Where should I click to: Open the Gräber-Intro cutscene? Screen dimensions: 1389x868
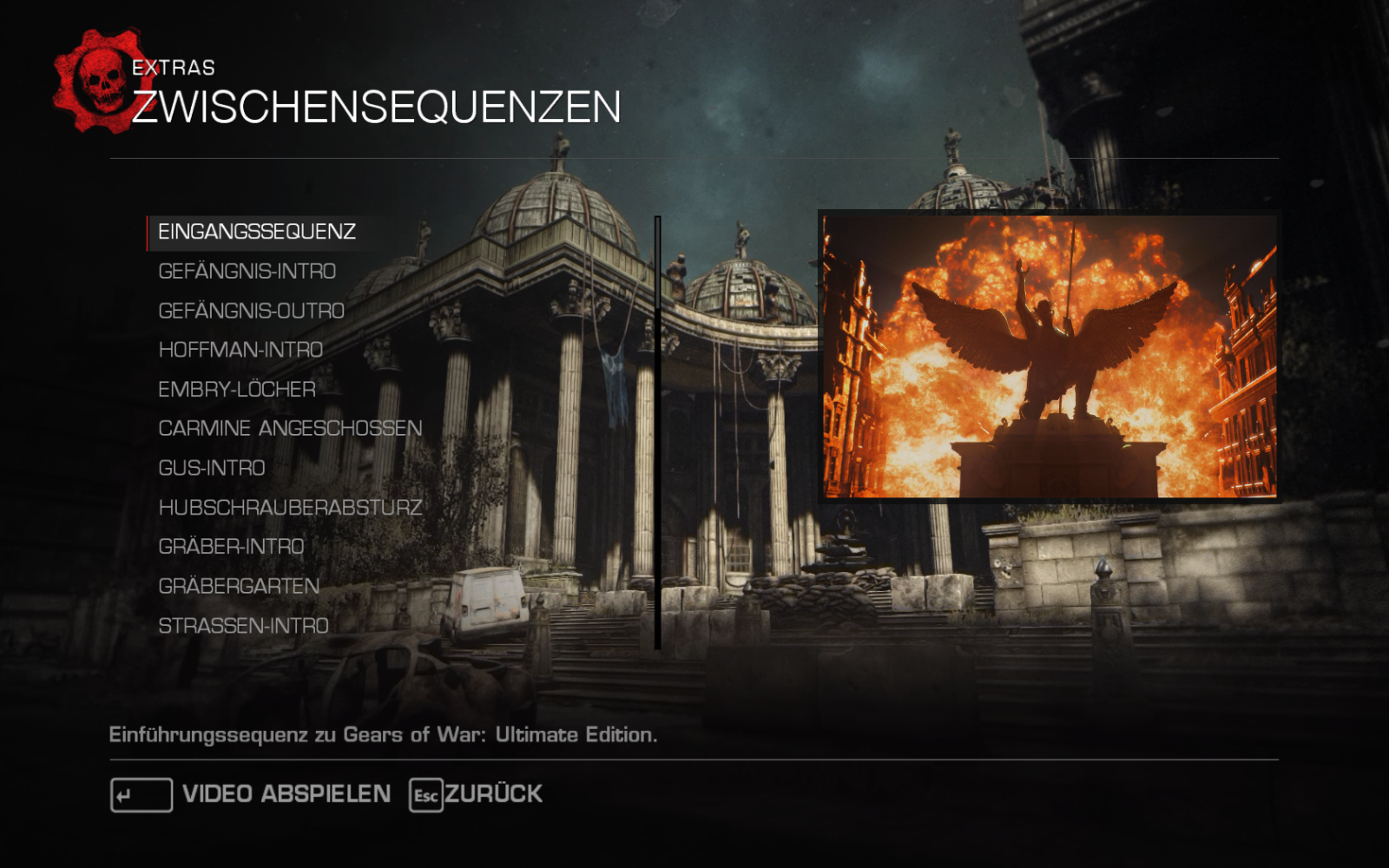tap(231, 547)
